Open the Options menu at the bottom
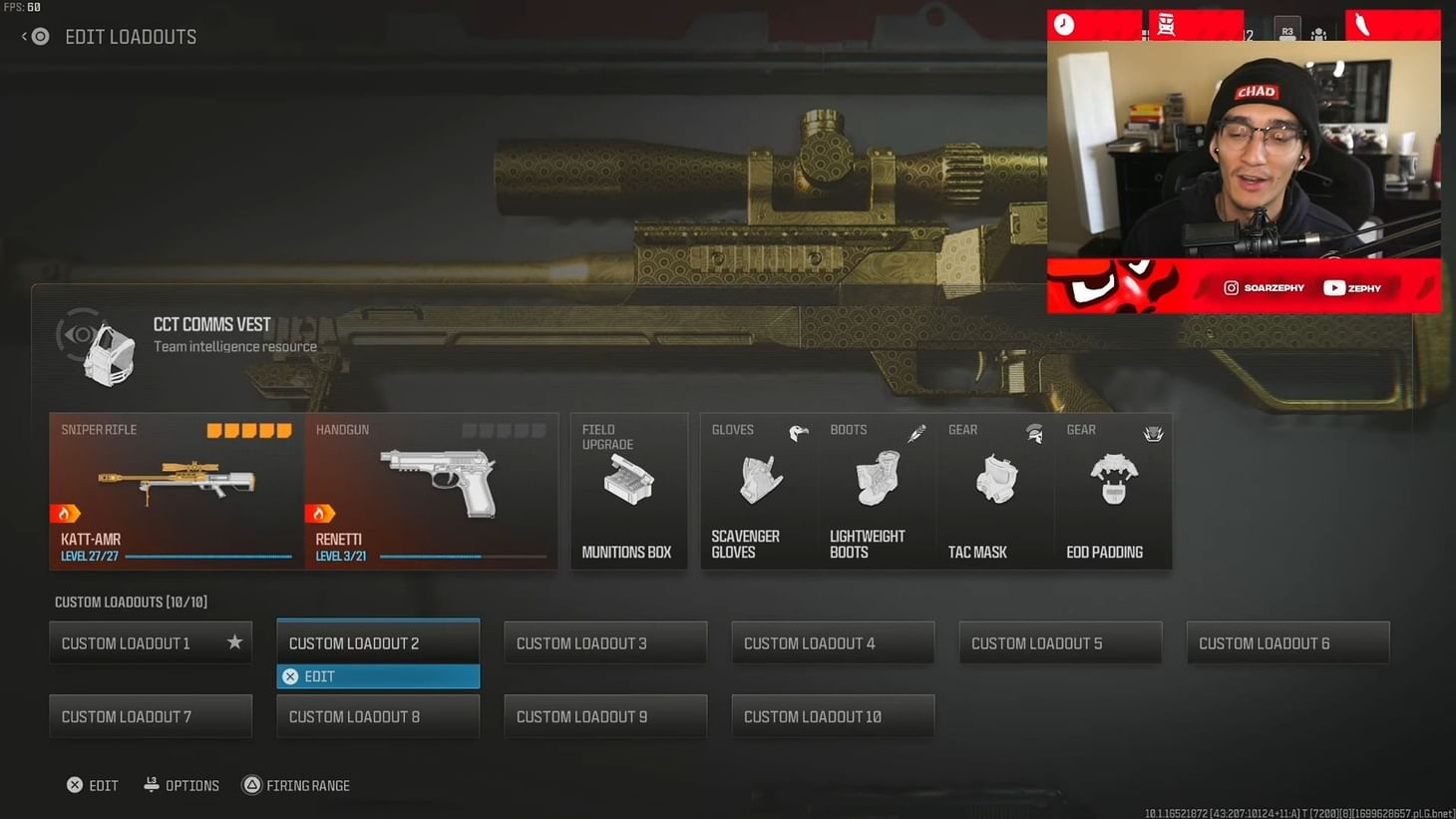1456x819 pixels. pos(181,785)
